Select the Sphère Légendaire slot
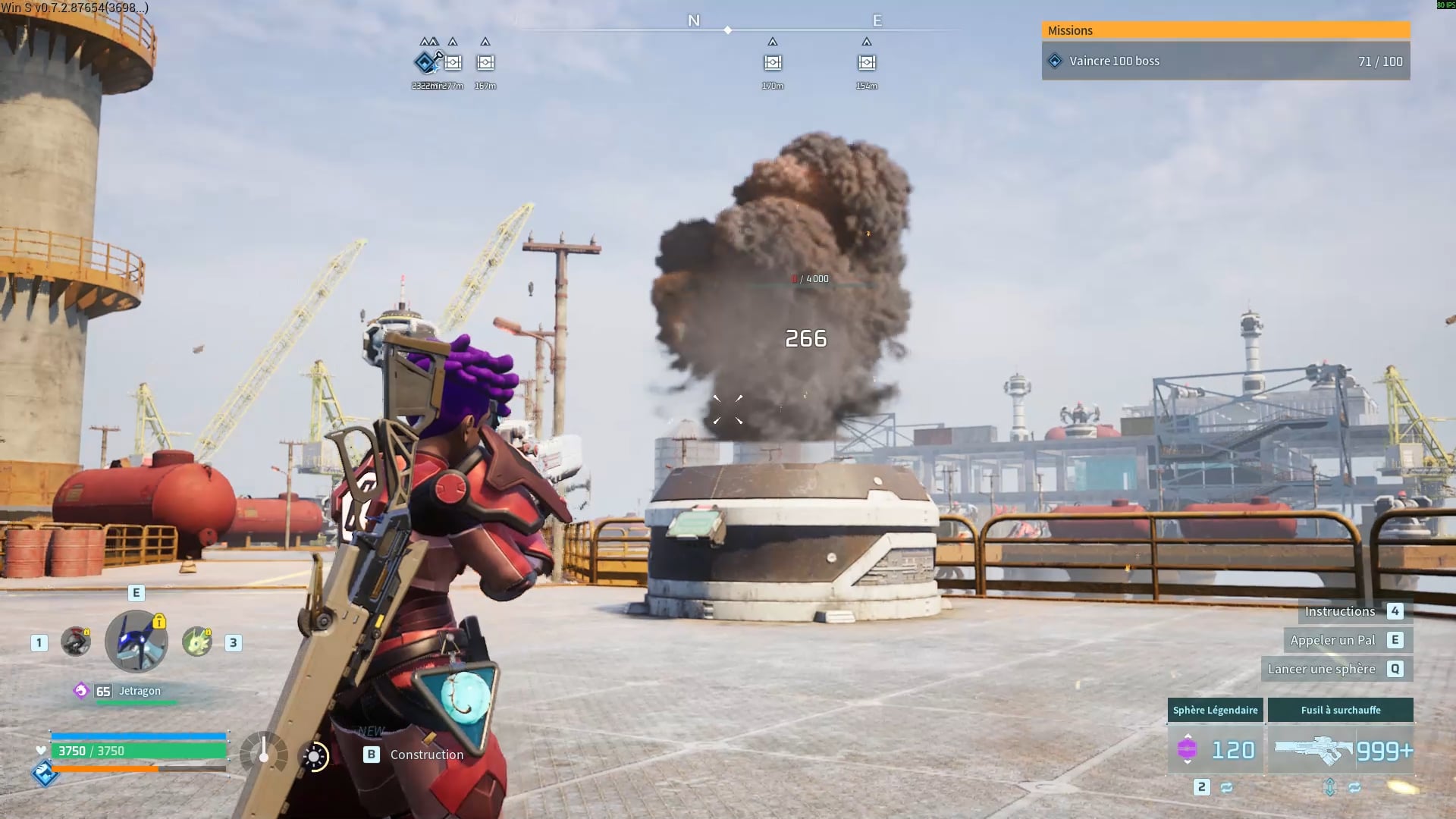The height and width of the screenshot is (819, 1456). (x=1215, y=749)
